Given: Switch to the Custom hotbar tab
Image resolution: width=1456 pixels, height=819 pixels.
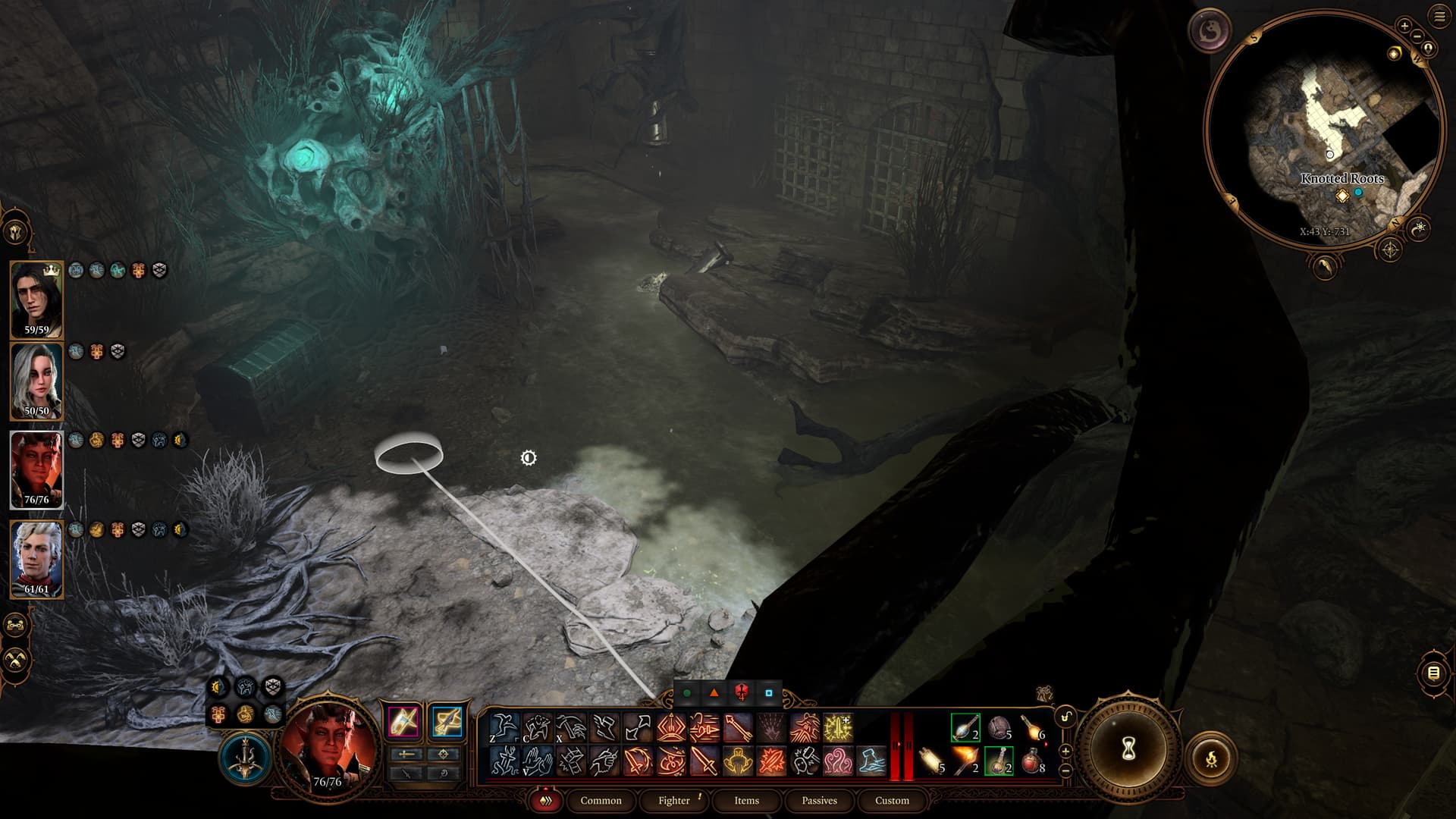Looking at the screenshot, I should coord(892,801).
